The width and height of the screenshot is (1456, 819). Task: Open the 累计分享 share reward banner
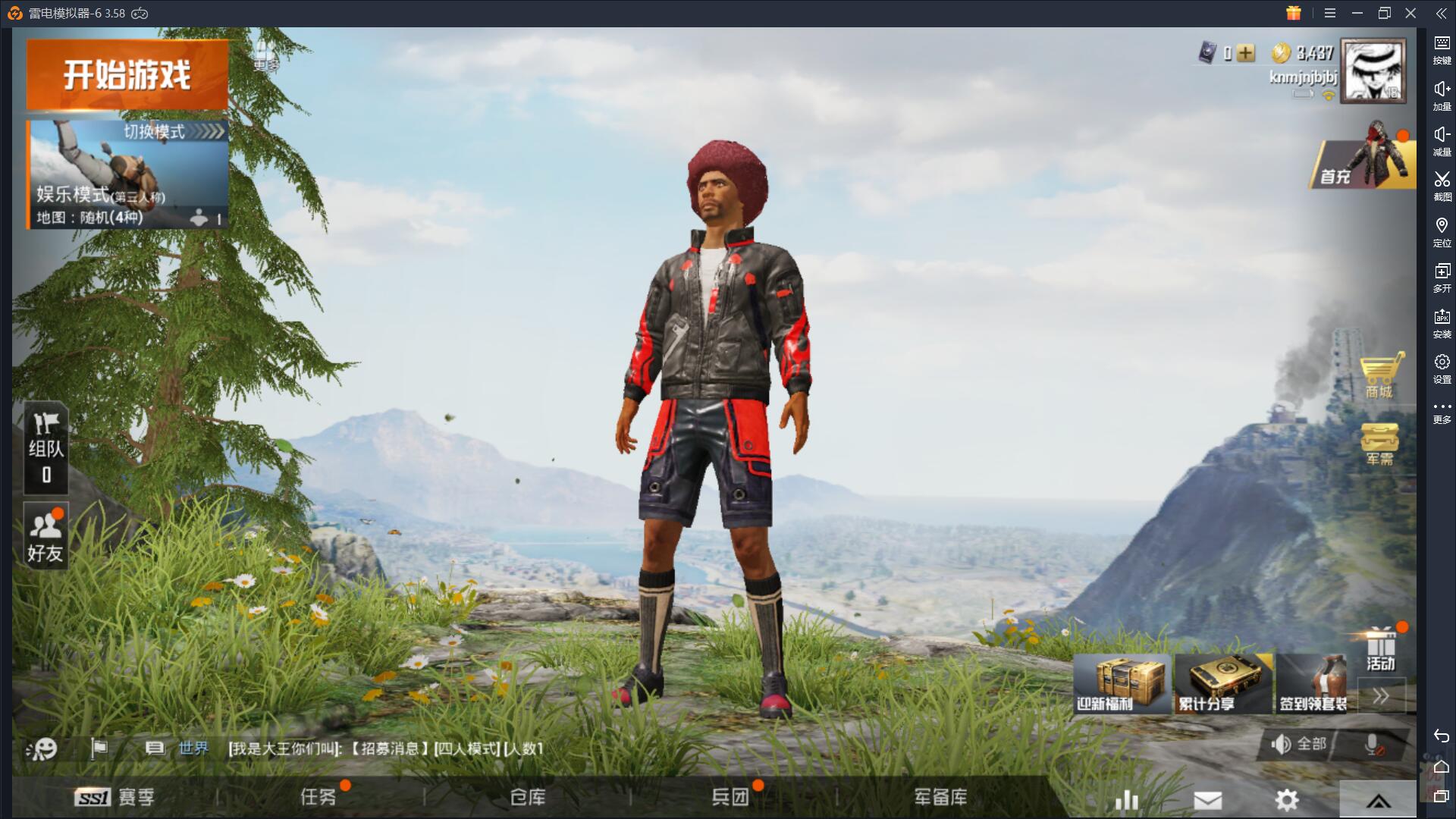click(1222, 685)
